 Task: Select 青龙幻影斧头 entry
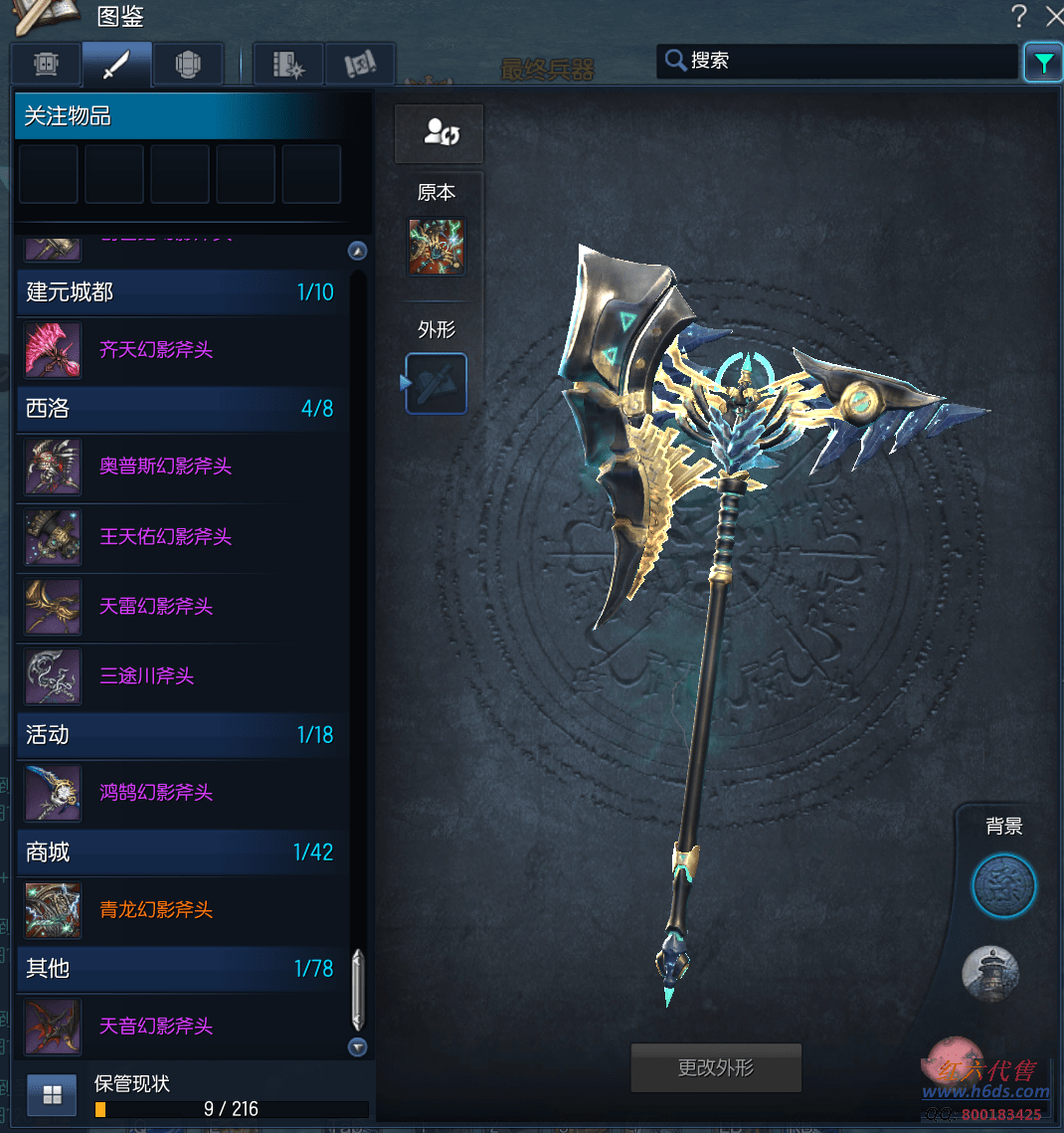[x=156, y=910]
